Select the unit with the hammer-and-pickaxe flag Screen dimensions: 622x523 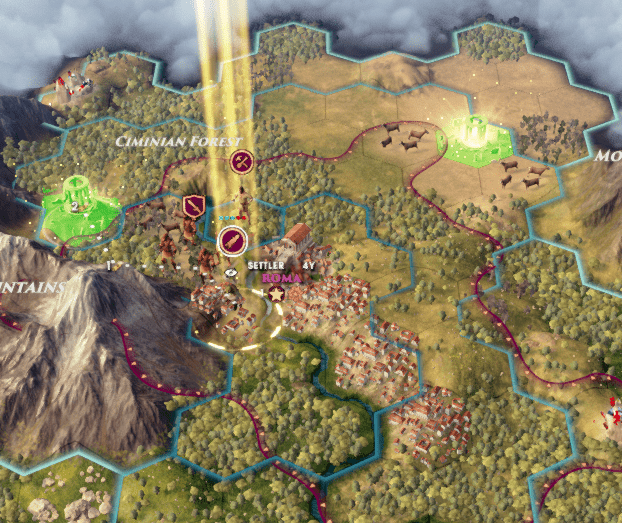tap(240, 160)
